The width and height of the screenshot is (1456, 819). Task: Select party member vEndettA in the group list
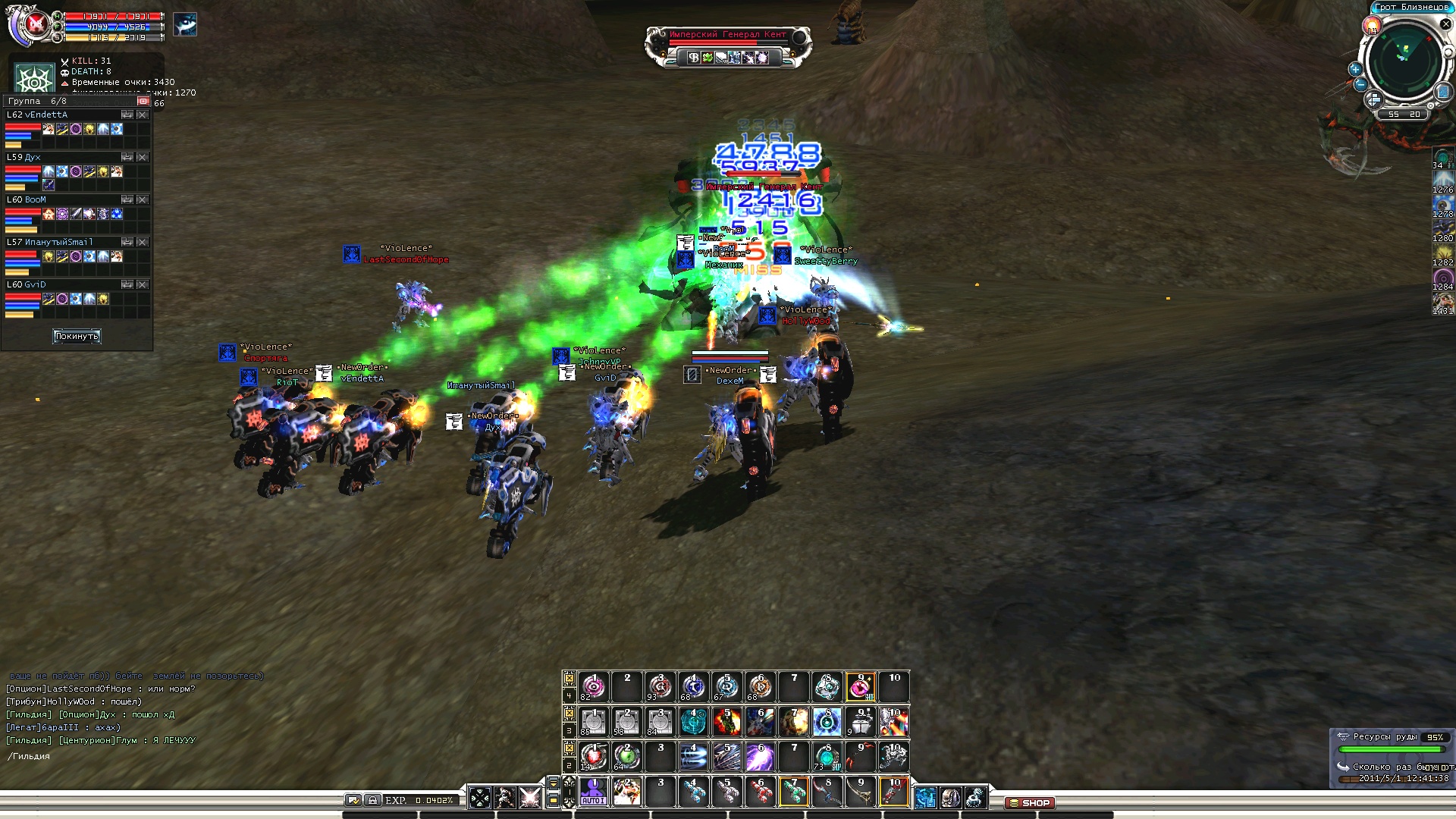(46, 115)
